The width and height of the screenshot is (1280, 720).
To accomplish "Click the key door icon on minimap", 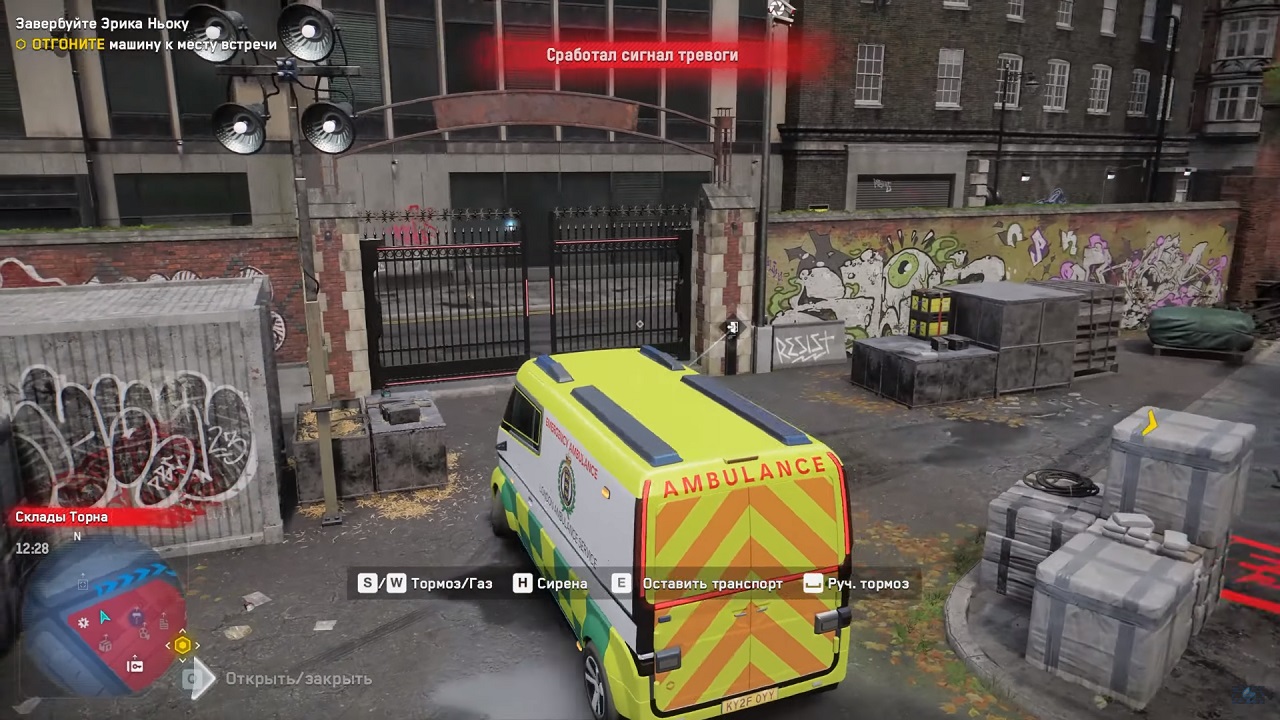I will [x=134, y=665].
